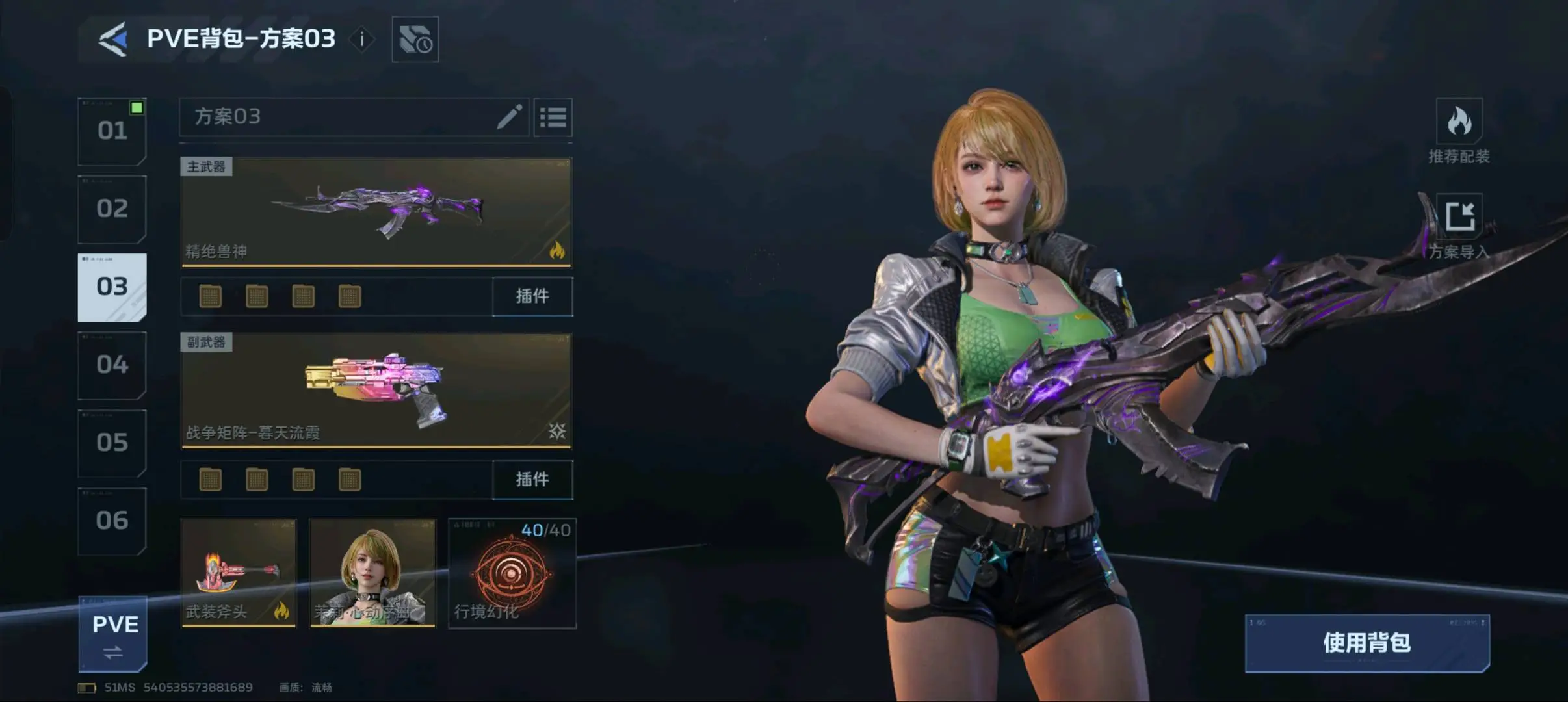Open 插件 for the secondary weapon
Image resolution: width=1568 pixels, height=702 pixels.
click(x=532, y=480)
